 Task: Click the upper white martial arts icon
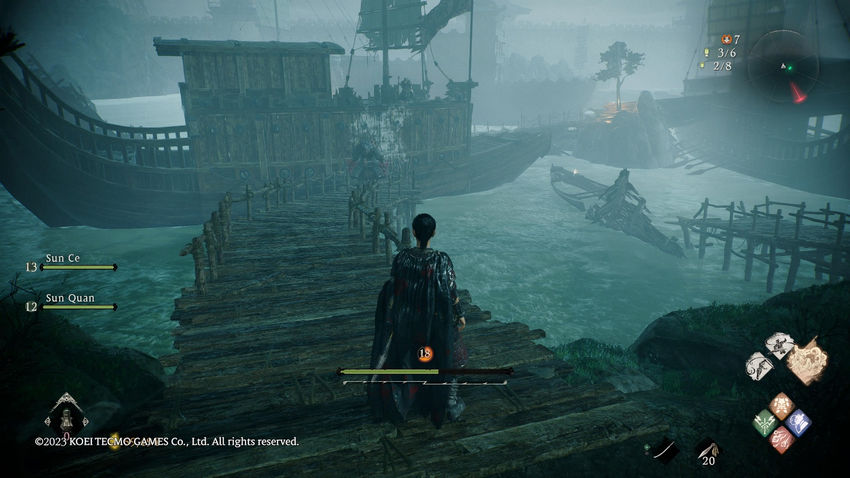(779, 344)
